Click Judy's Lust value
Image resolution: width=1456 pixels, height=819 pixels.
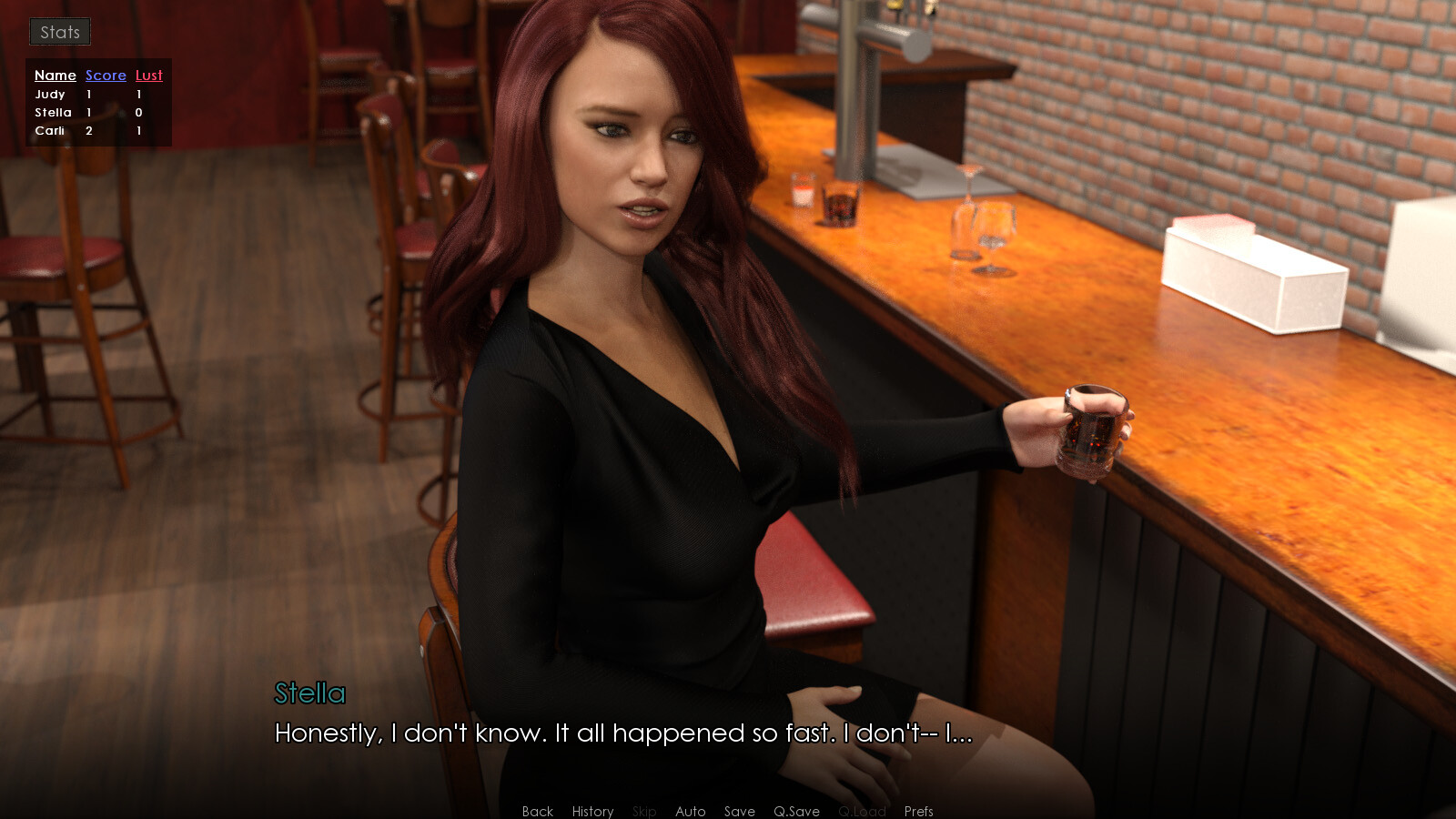pyautogui.click(x=137, y=94)
